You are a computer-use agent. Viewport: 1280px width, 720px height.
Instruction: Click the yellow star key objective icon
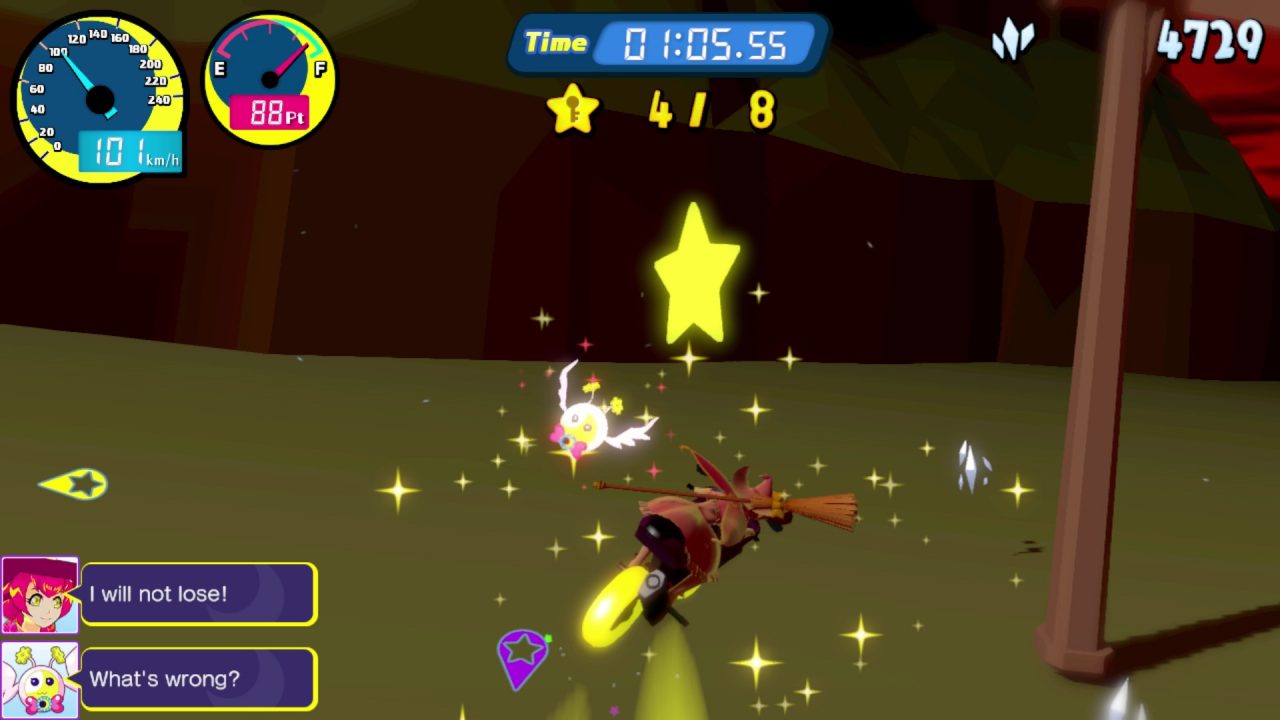click(x=573, y=109)
